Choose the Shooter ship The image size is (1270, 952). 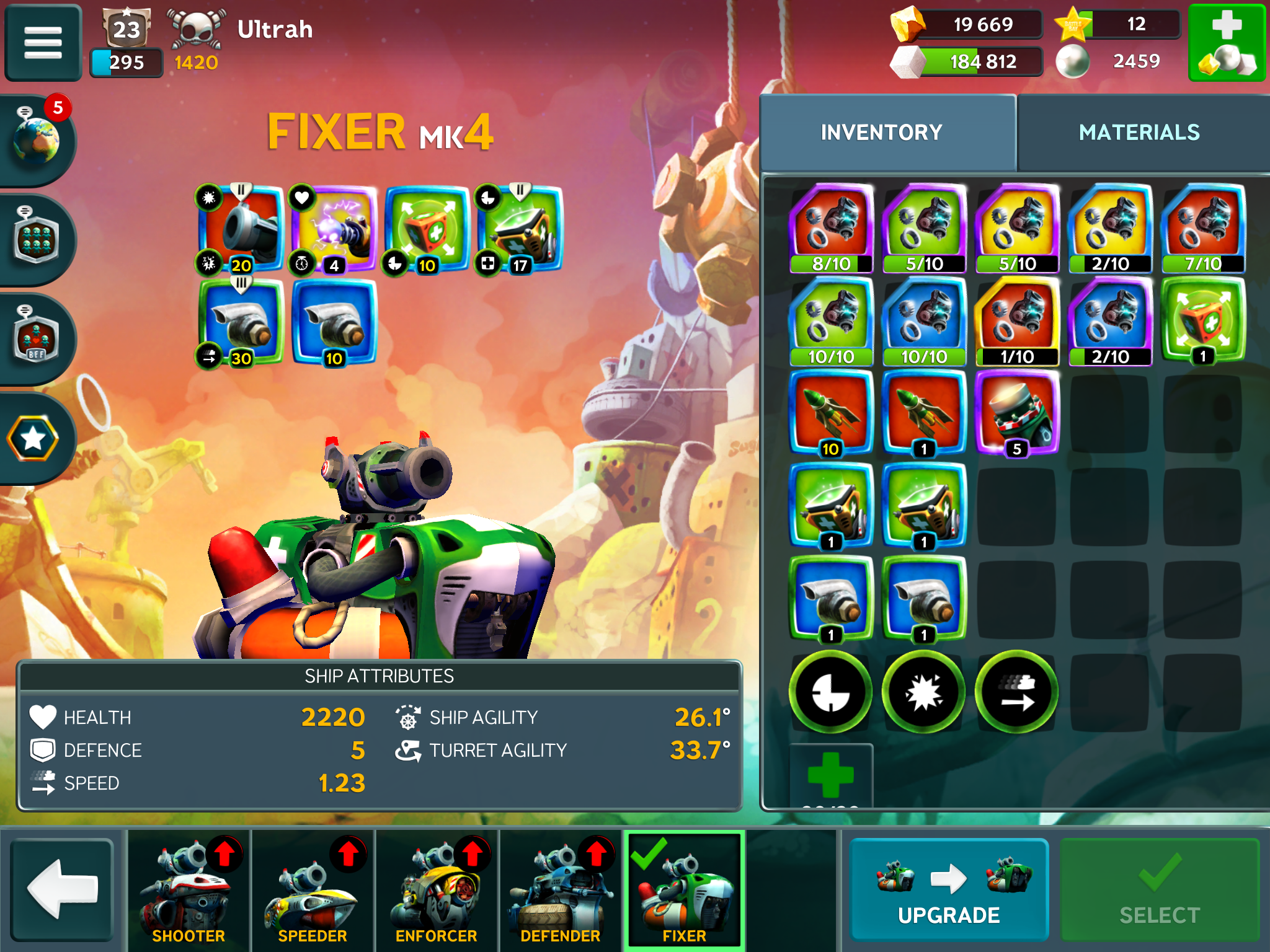[189, 891]
